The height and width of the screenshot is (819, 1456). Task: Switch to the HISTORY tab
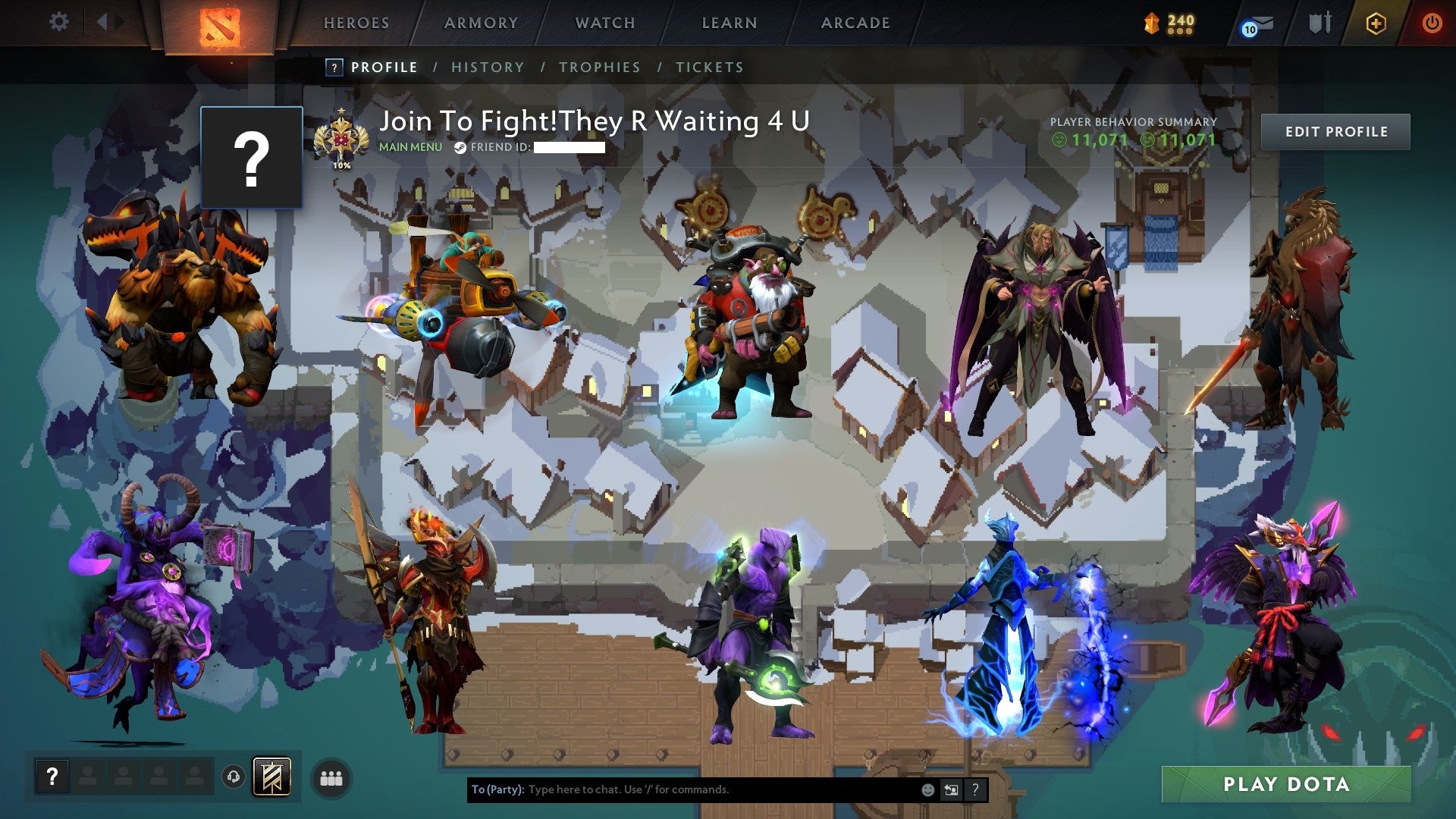point(487,67)
